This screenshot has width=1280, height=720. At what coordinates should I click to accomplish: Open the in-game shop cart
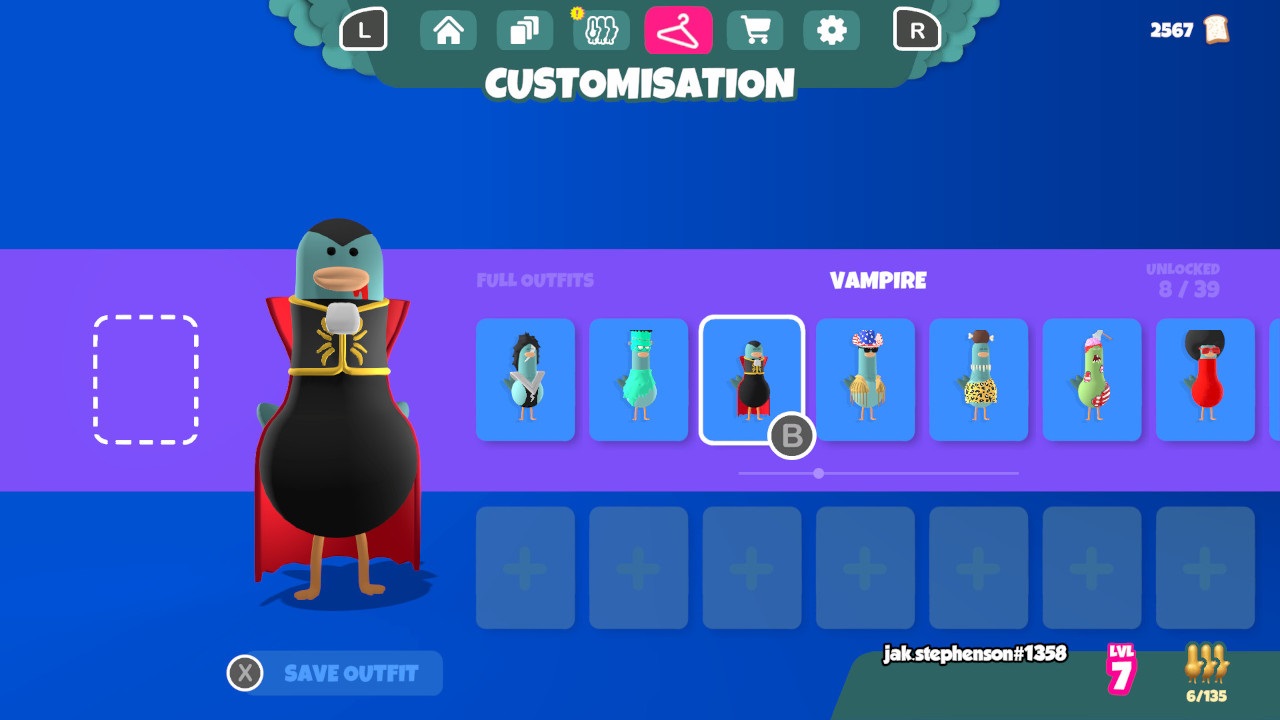[755, 30]
